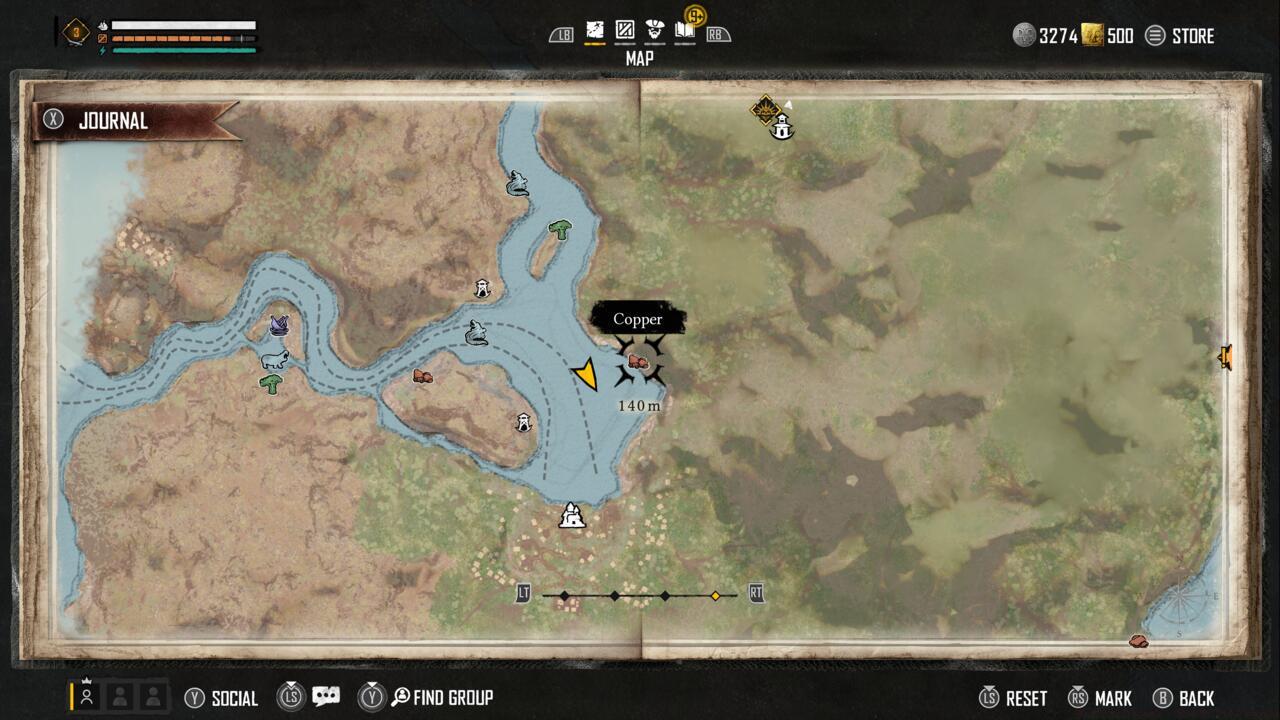The height and width of the screenshot is (720, 1280).
Task: Select the white settlement marker south of the bay
Action: point(571,516)
